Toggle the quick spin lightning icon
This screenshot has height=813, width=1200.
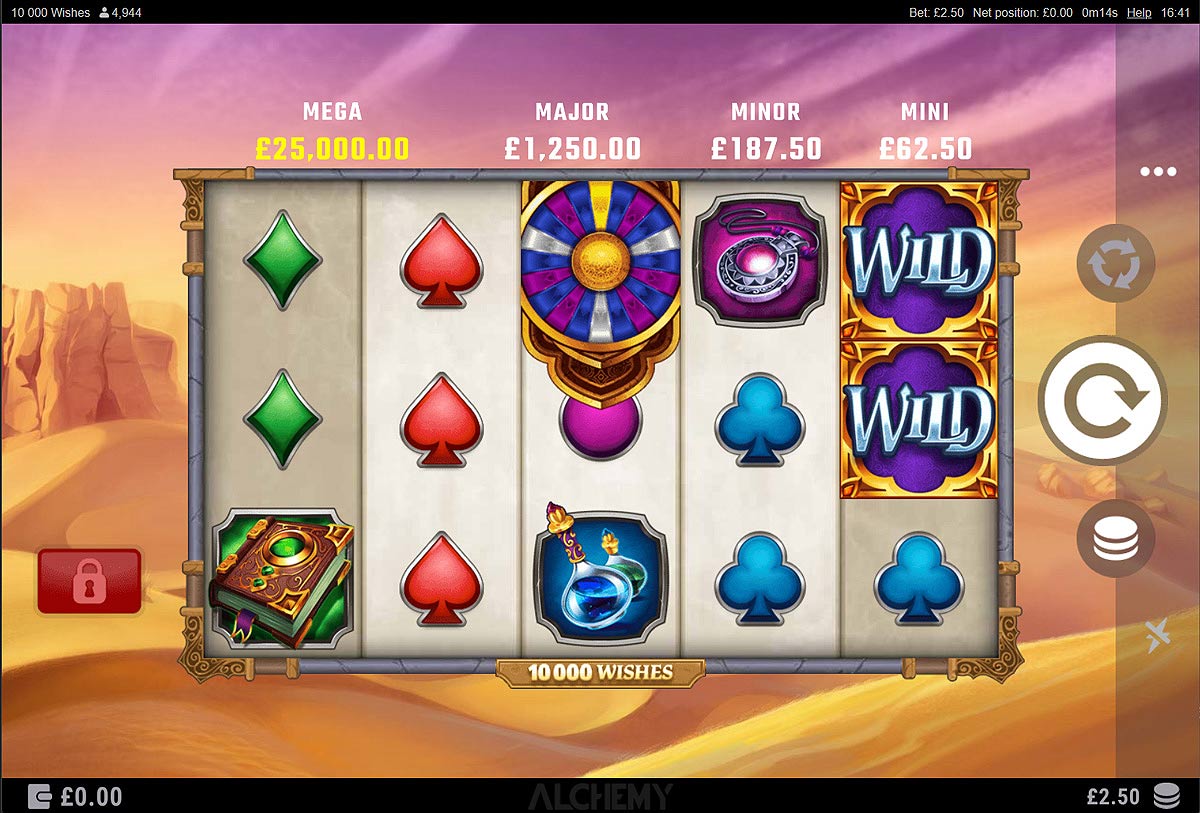pyautogui.click(x=1159, y=636)
